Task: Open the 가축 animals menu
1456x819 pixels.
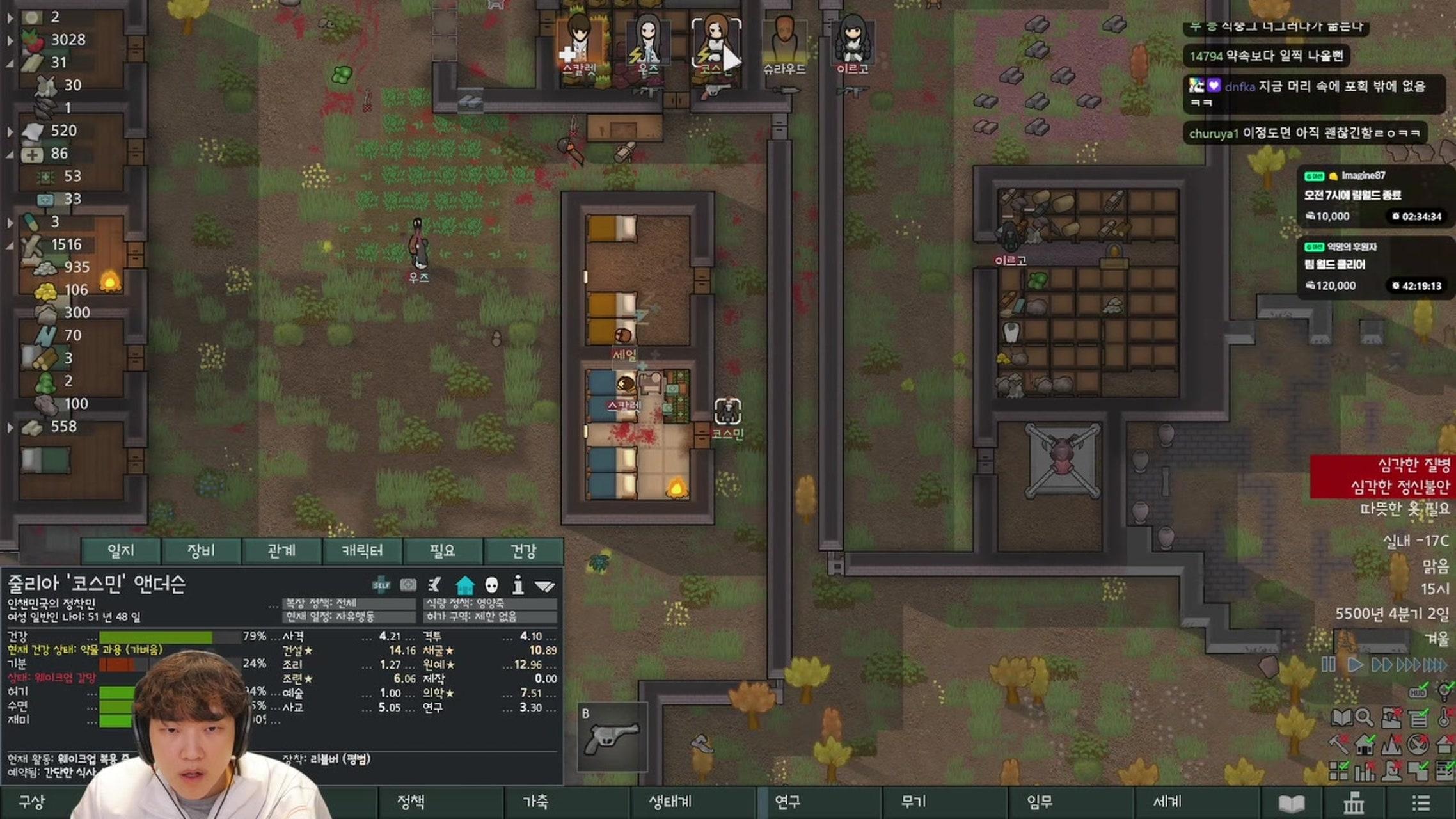Action: (535, 802)
